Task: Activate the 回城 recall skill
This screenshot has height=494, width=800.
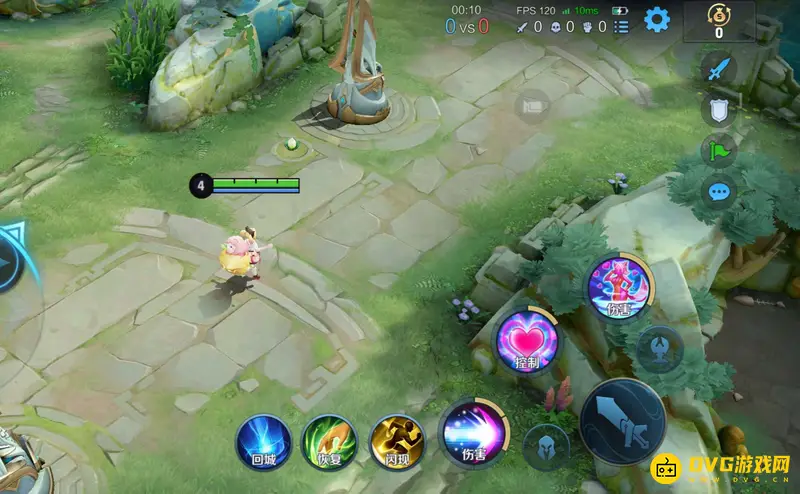Action: click(264, 441)
